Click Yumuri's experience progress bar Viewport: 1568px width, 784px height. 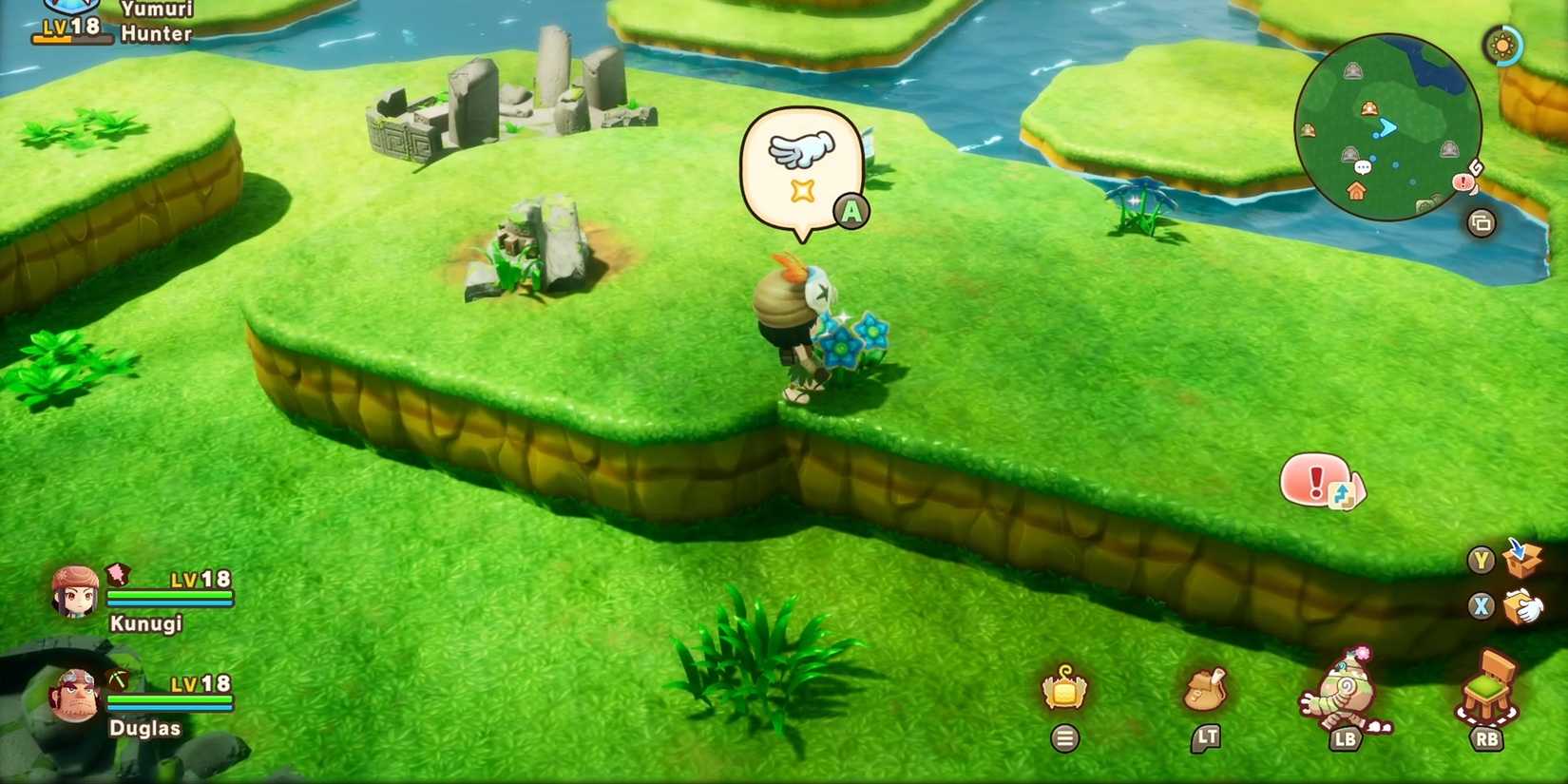tap(71, 39)
